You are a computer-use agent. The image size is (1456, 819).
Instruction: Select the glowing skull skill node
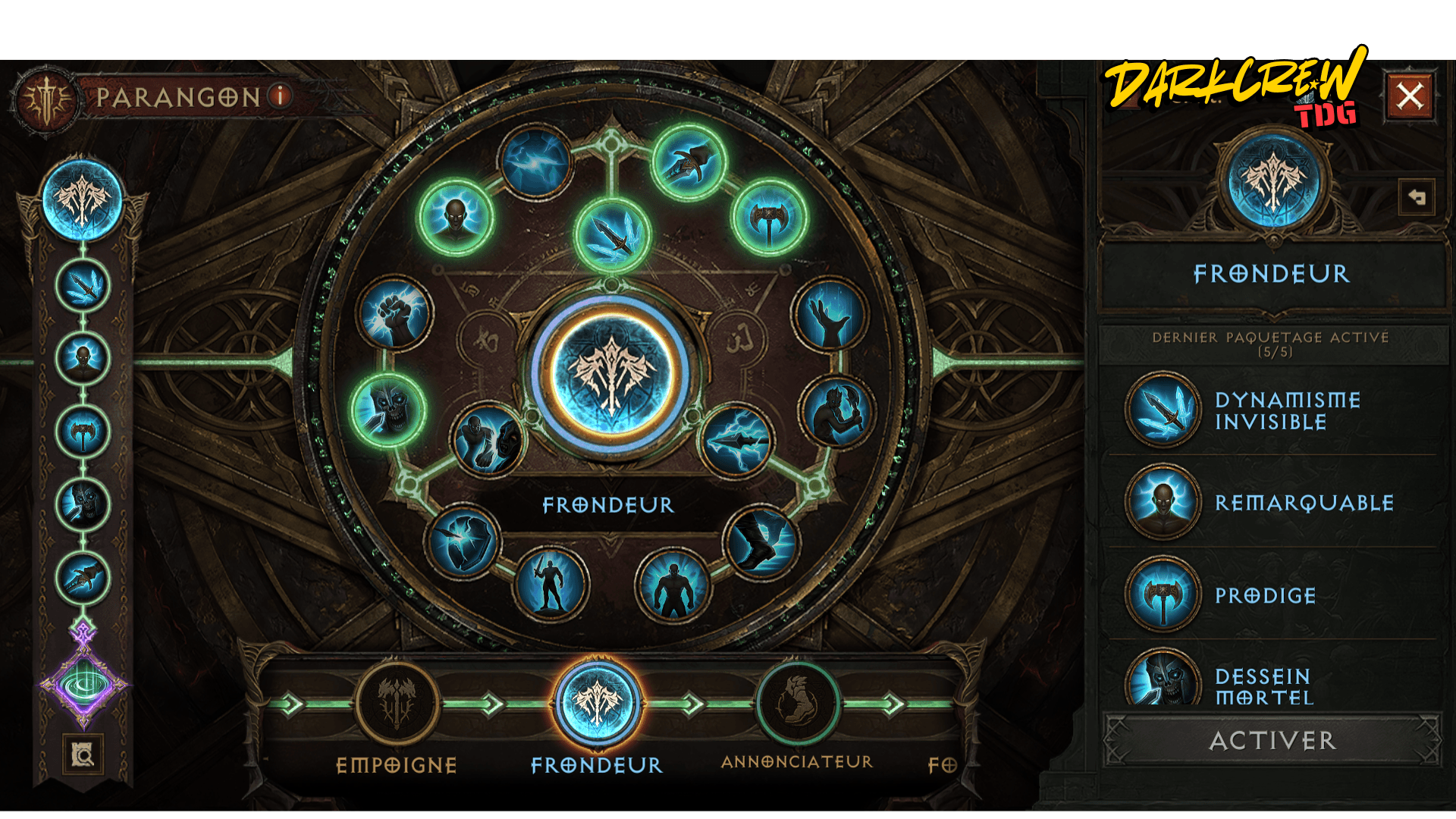[x=388, y=409]
